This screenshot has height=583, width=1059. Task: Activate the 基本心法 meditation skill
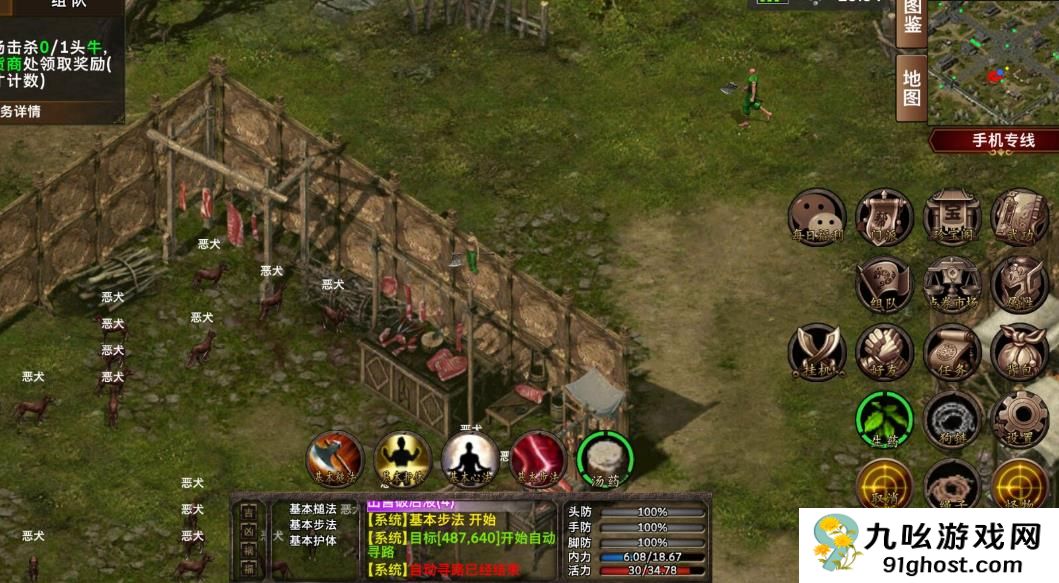[470, 459]
